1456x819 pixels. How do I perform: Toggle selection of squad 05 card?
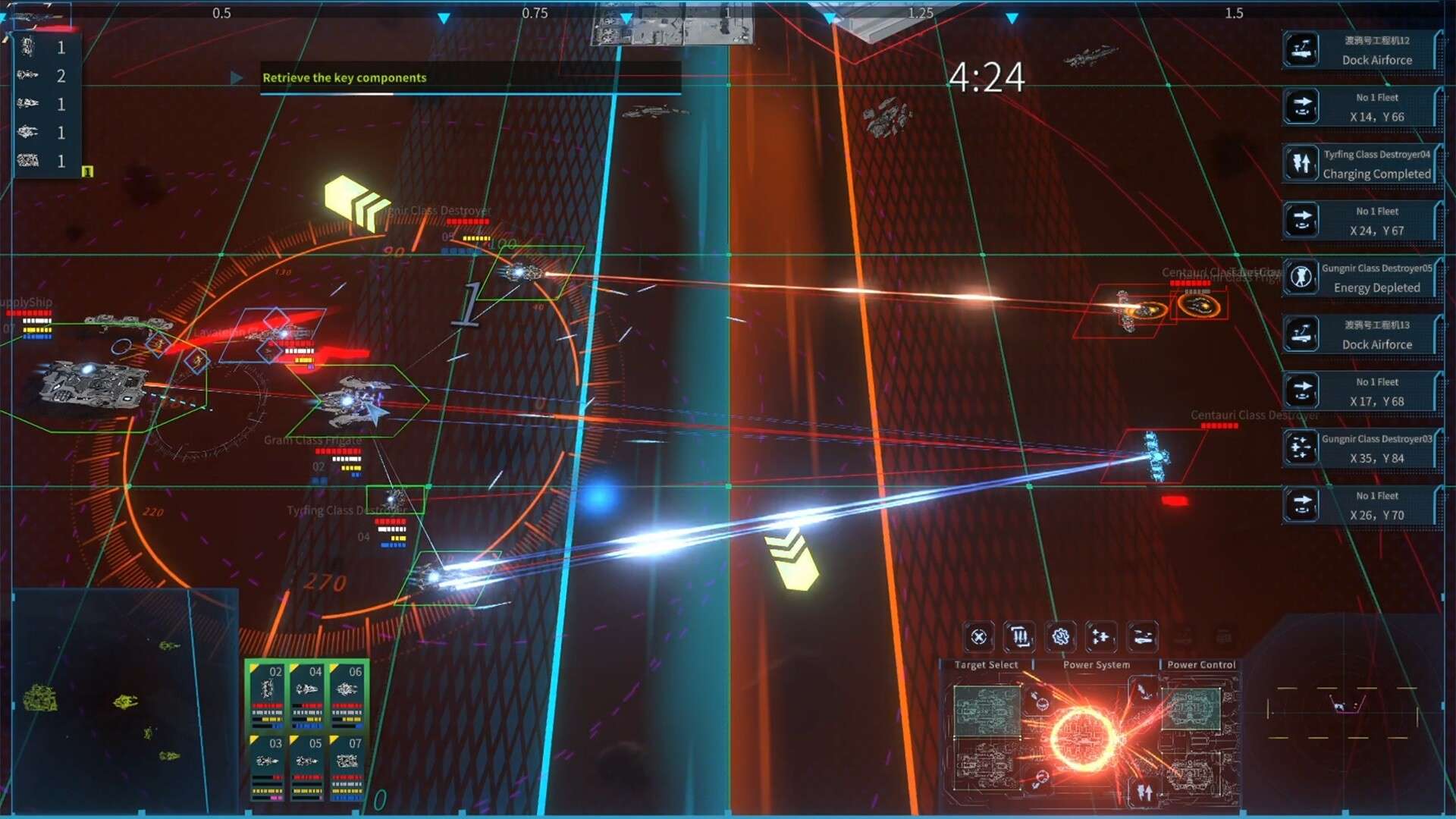coord(306,766)
